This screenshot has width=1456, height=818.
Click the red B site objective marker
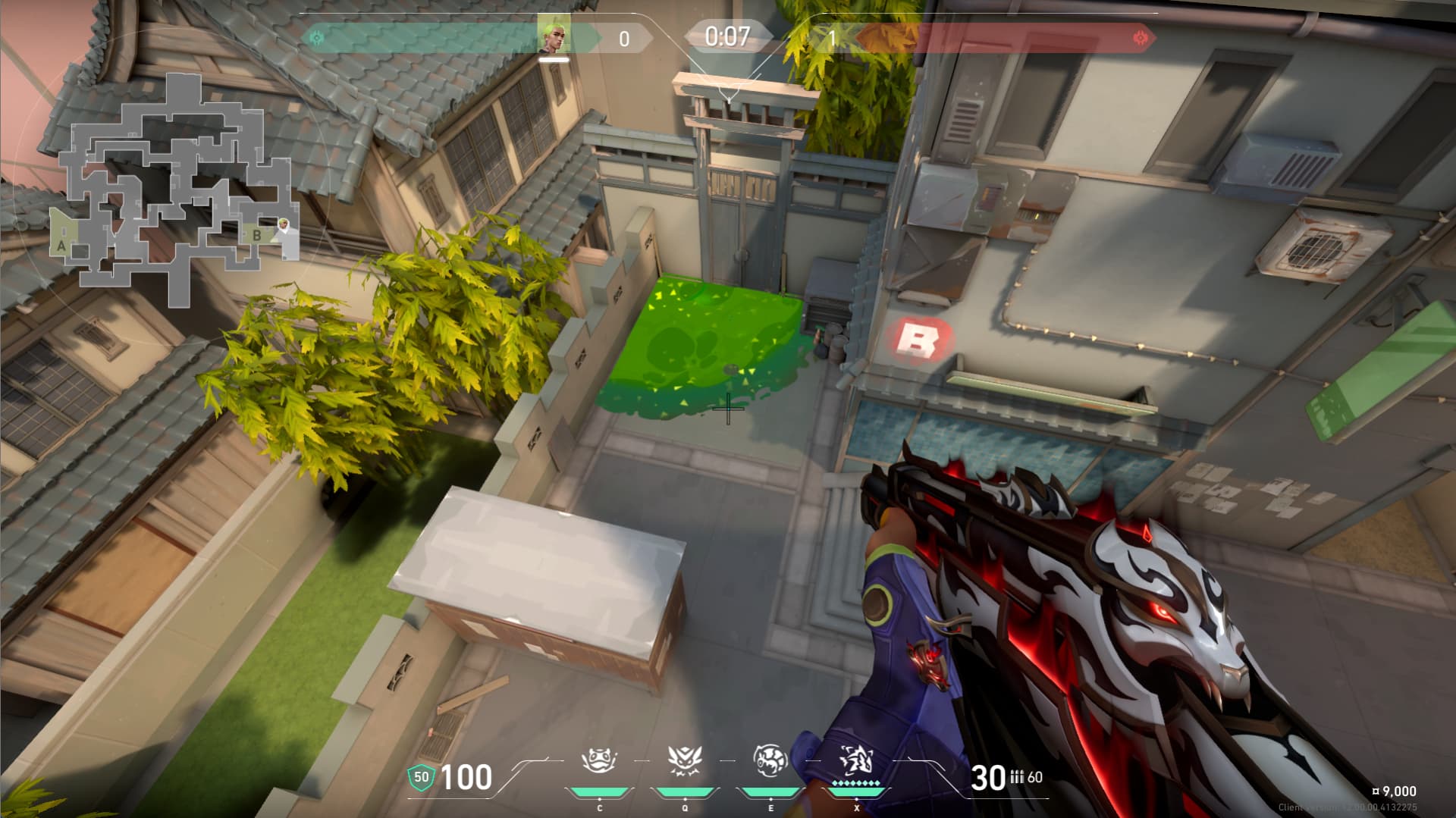tap(917, 340)
